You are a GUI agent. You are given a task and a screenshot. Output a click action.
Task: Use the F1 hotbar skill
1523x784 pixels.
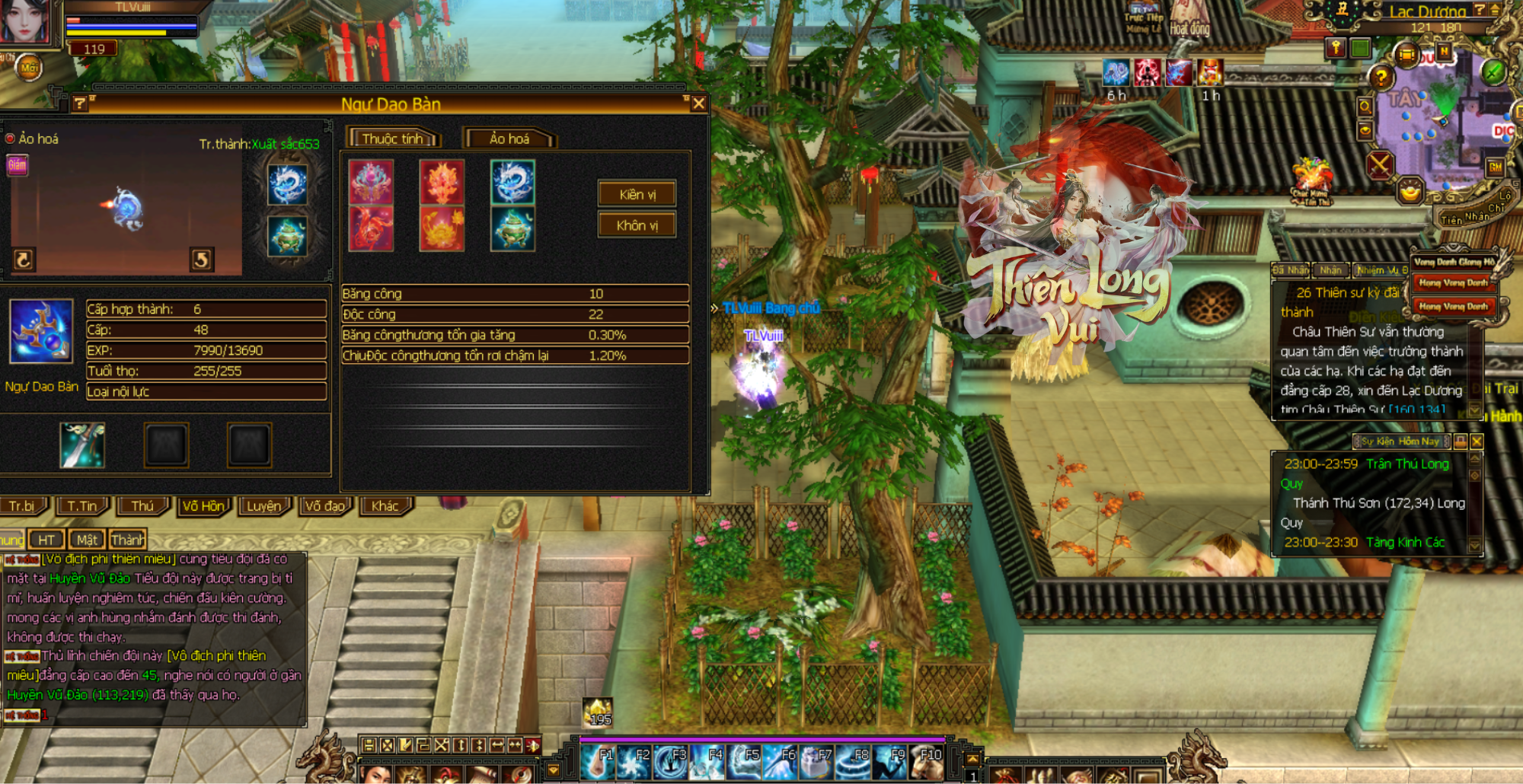(597, 761)
